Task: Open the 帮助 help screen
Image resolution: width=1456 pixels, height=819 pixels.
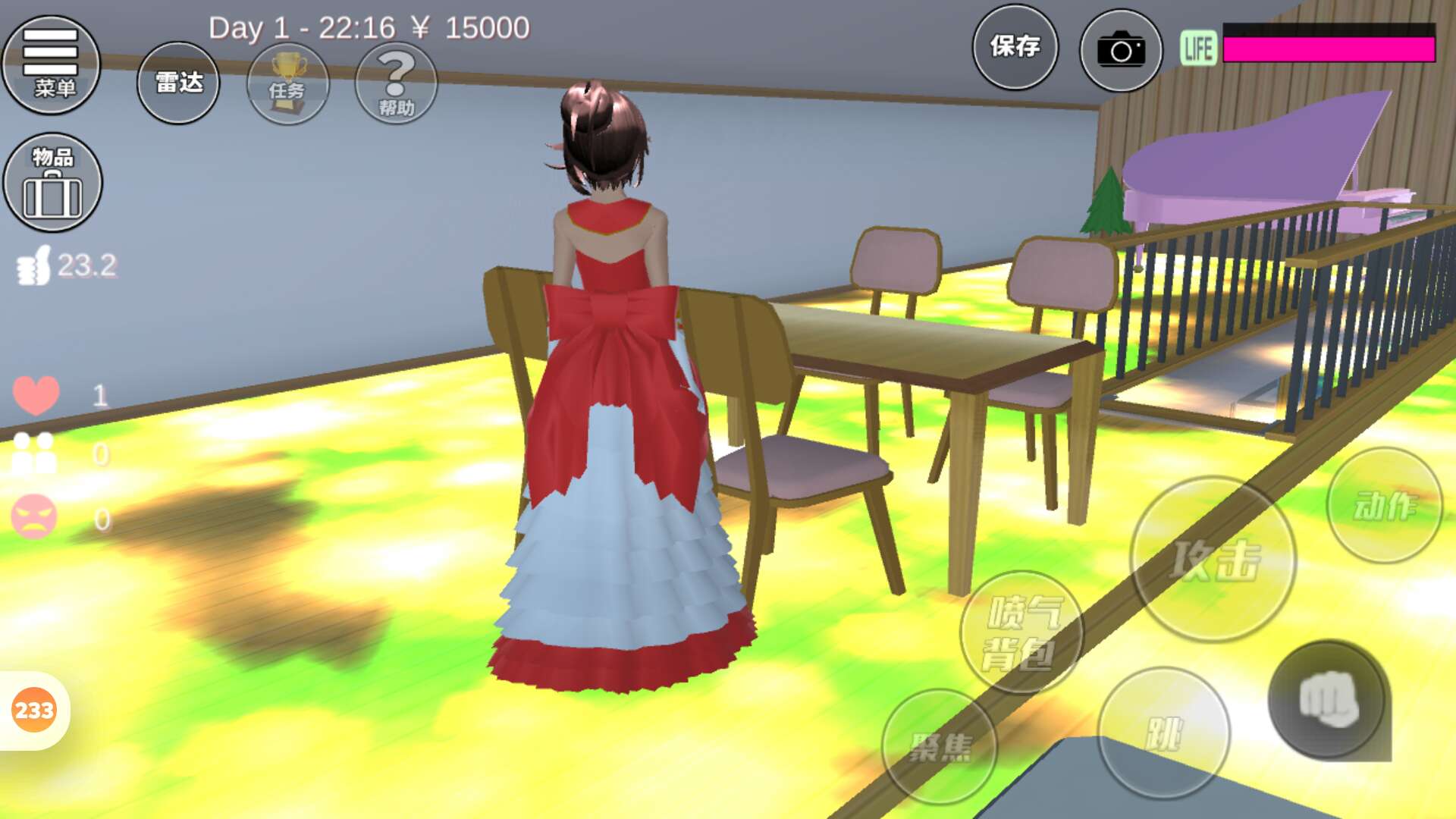Action: point(396,83)
